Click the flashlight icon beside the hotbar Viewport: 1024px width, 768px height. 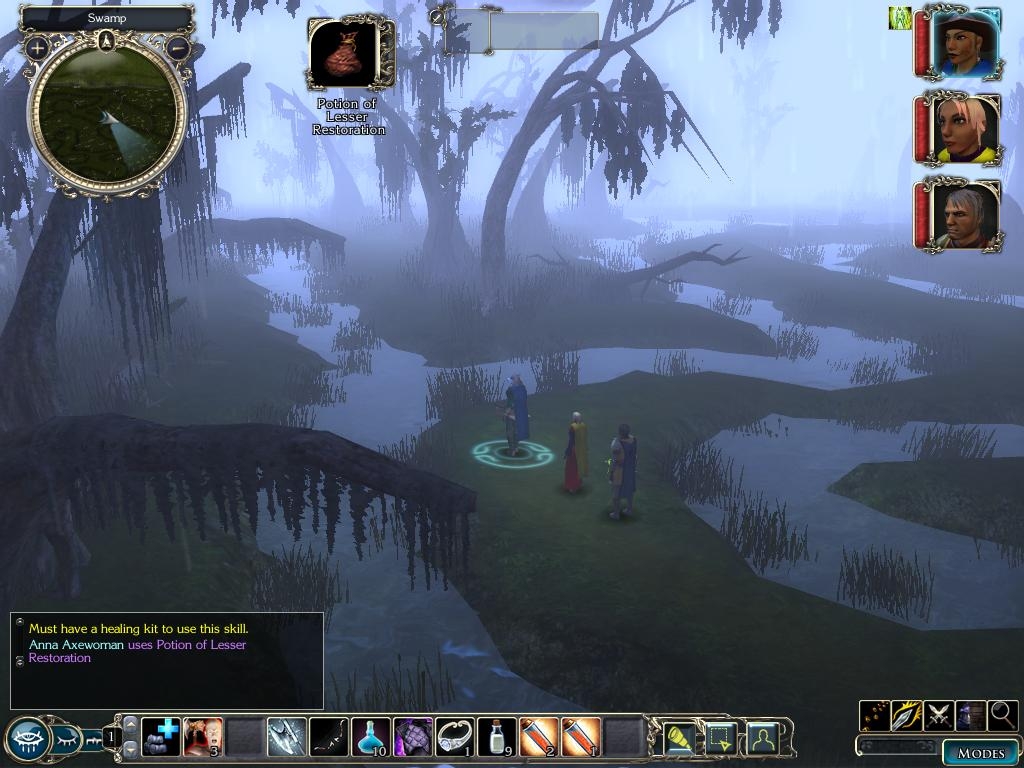[x=680, y=738]
